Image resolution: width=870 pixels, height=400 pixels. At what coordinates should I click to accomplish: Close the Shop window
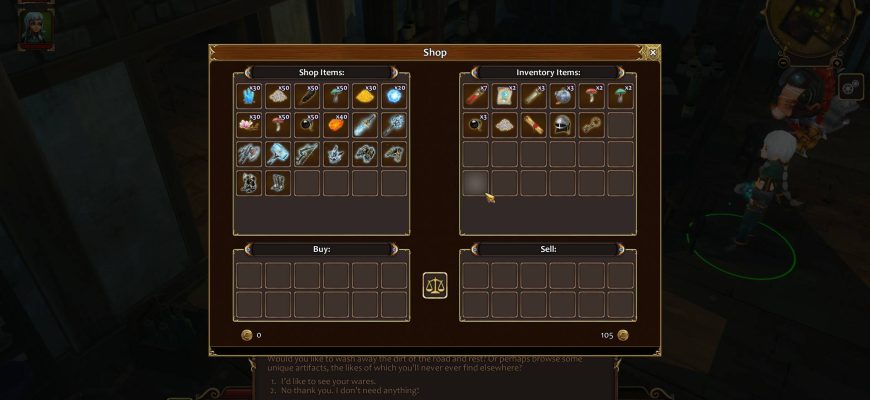point(653,52)
